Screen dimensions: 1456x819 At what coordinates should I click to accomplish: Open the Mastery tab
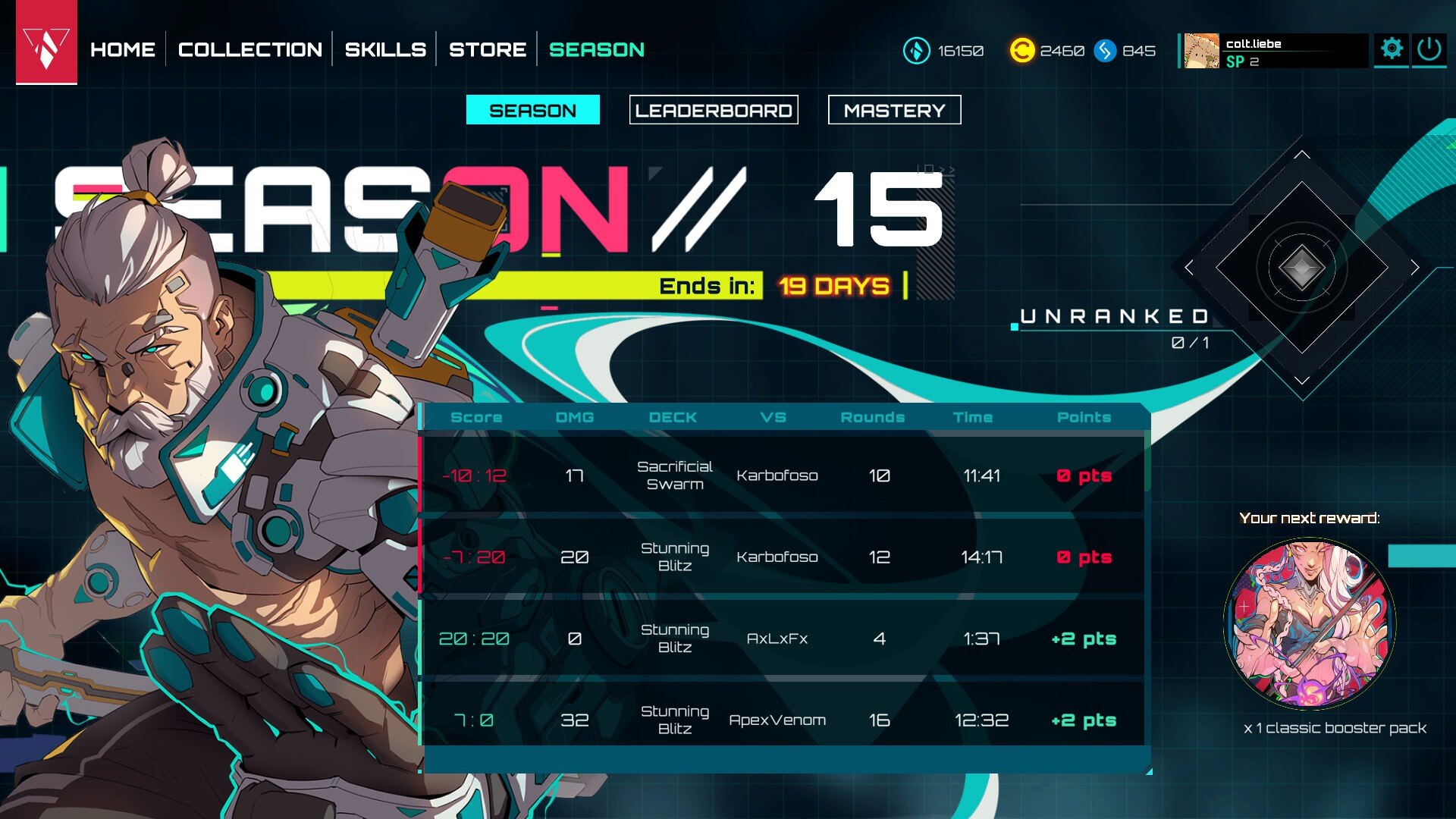tap(894, 110)
